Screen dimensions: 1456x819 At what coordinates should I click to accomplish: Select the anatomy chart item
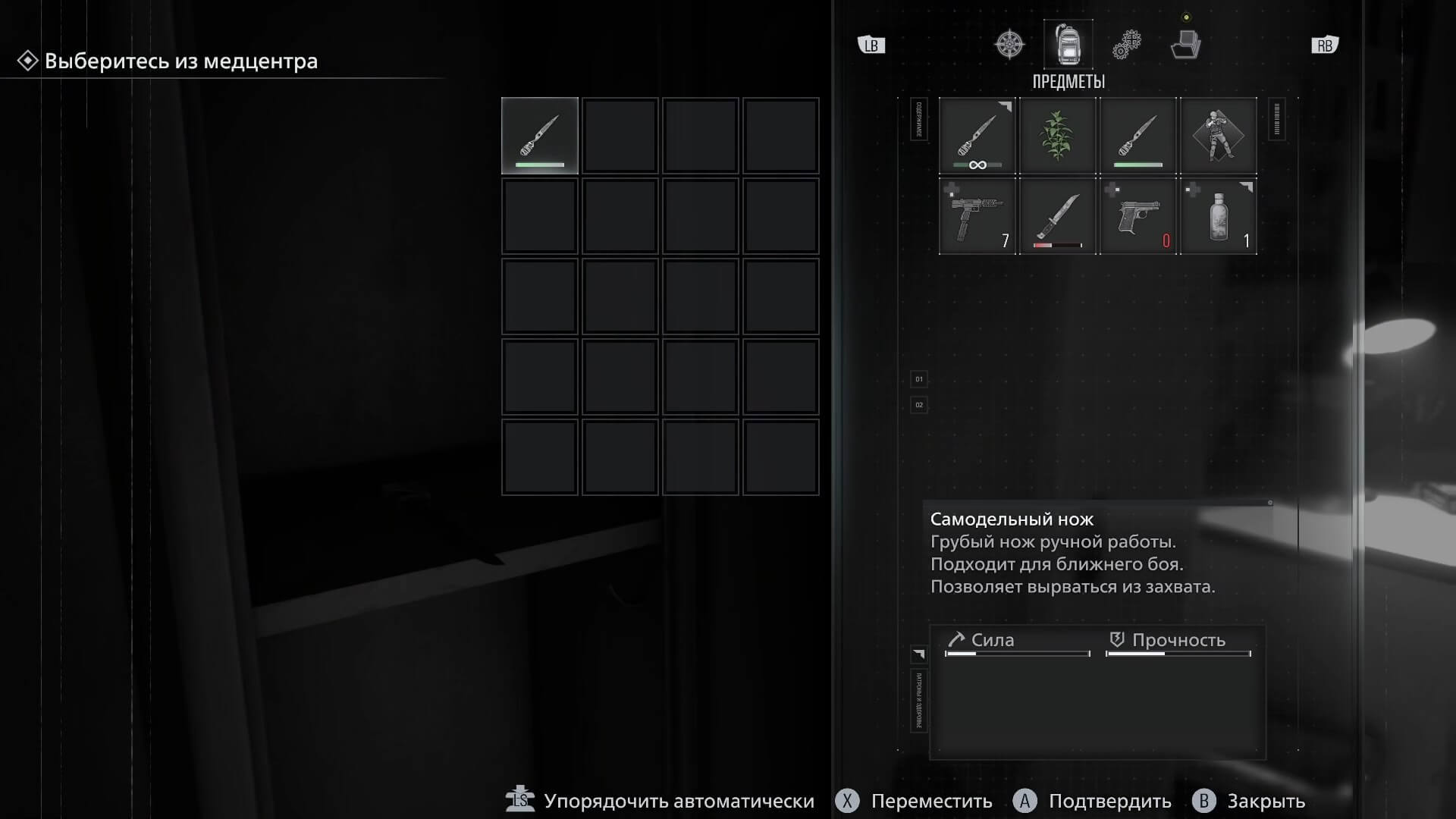(x=1218, y=136)
